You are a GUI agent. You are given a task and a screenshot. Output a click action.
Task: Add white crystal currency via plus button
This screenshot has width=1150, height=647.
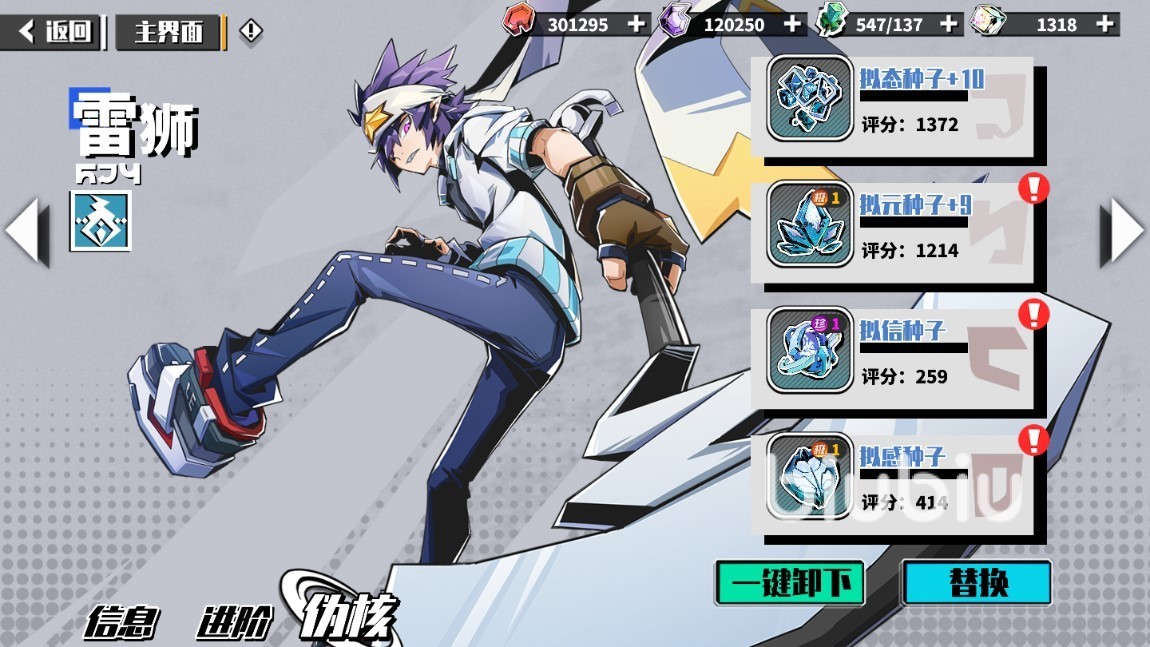(x=1104, y=24)
